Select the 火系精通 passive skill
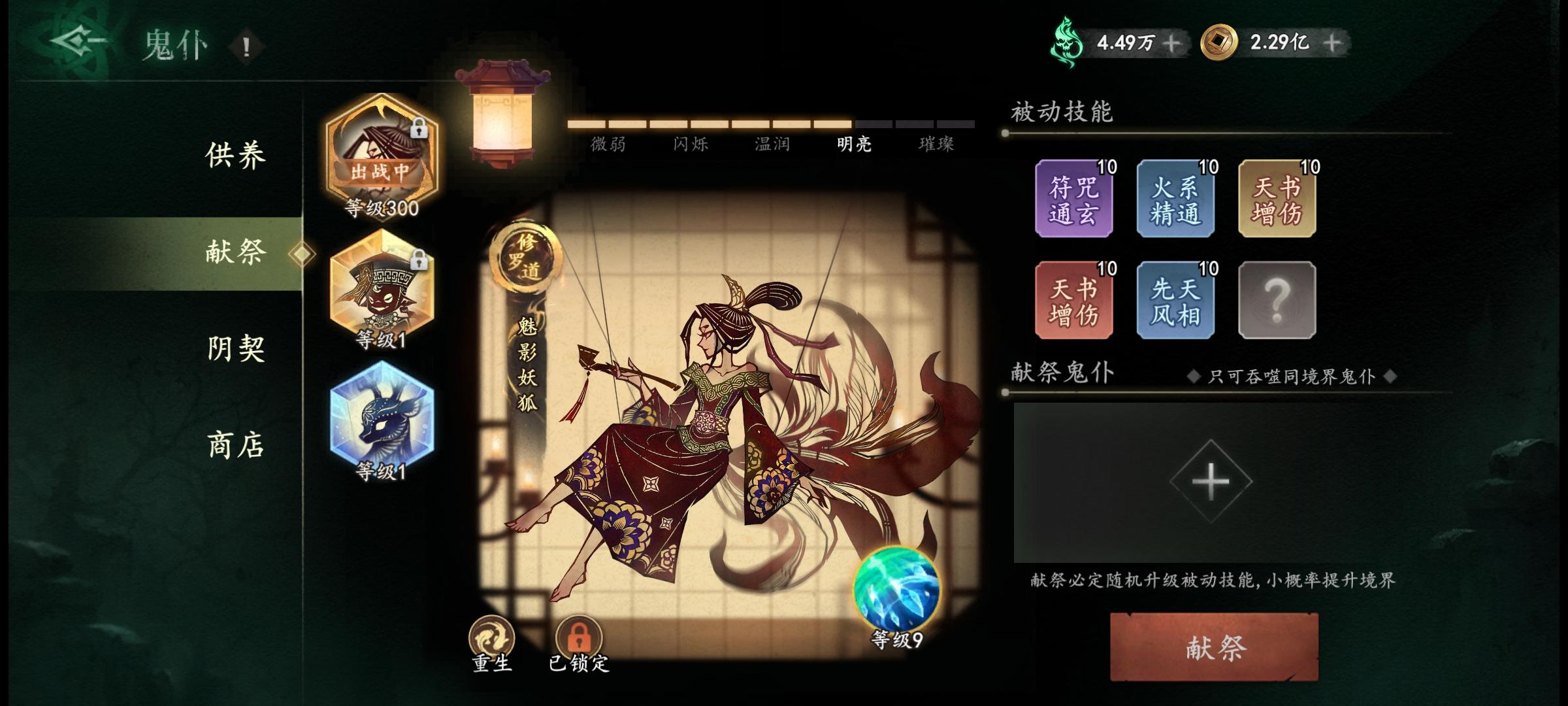Screen dimensions: 1568x706 pyautogui.click(x=1175, y=199)
